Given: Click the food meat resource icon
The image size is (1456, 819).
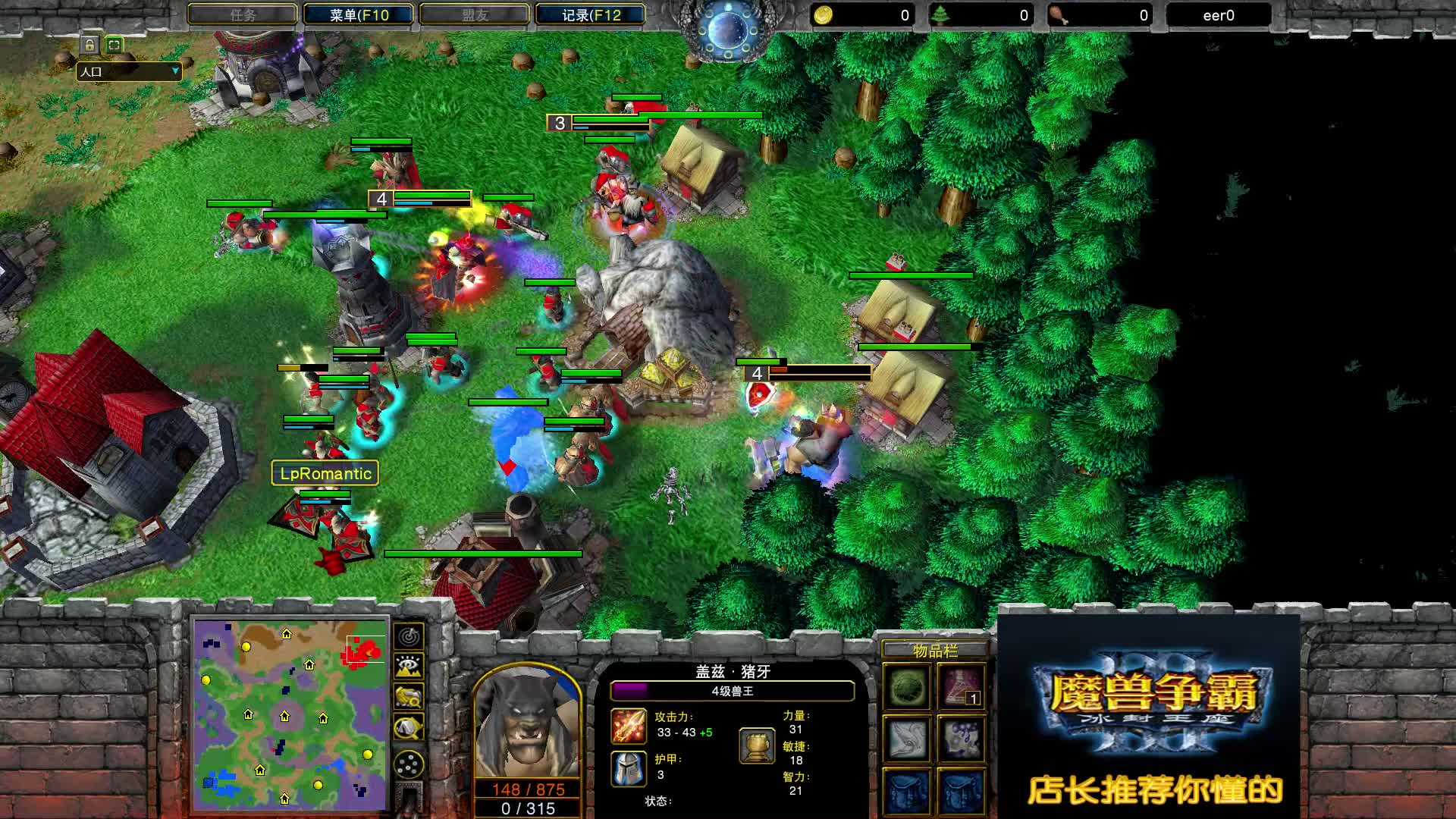Looking at the screenshot, I should pyautogui.click(x=1057, y=12).
